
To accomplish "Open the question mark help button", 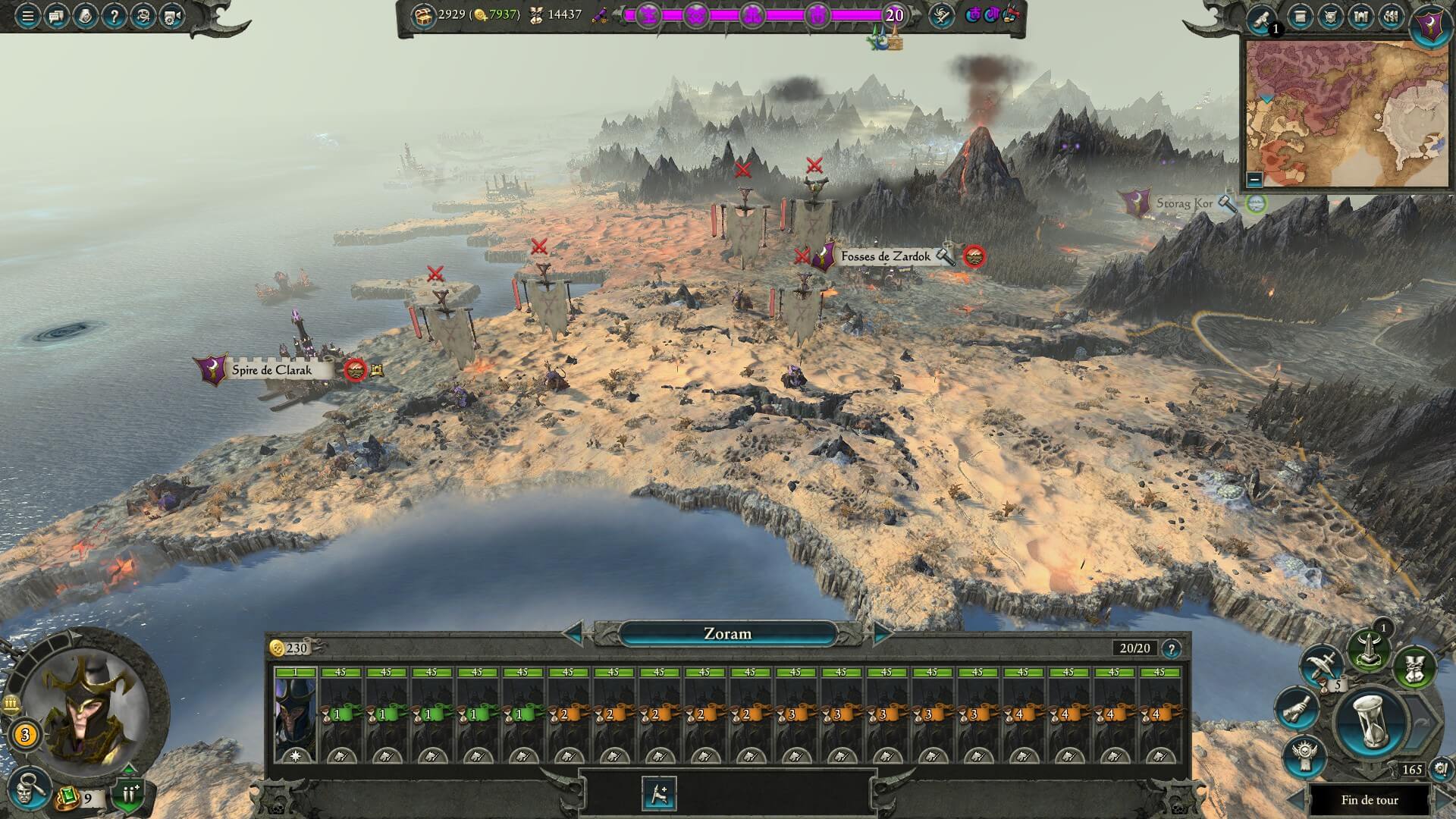I will click(x=114, y=16).
